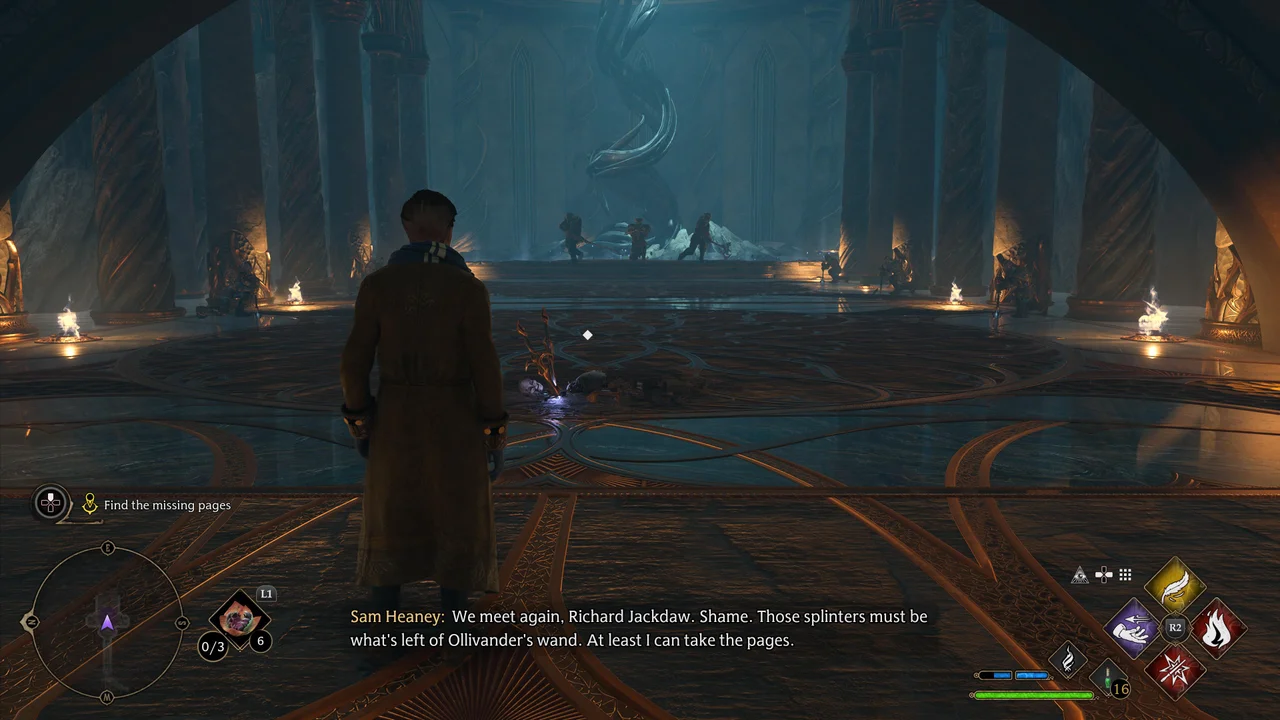
Task: Click the eye-in-triangle icon above spells
Action: point(1080,575)
